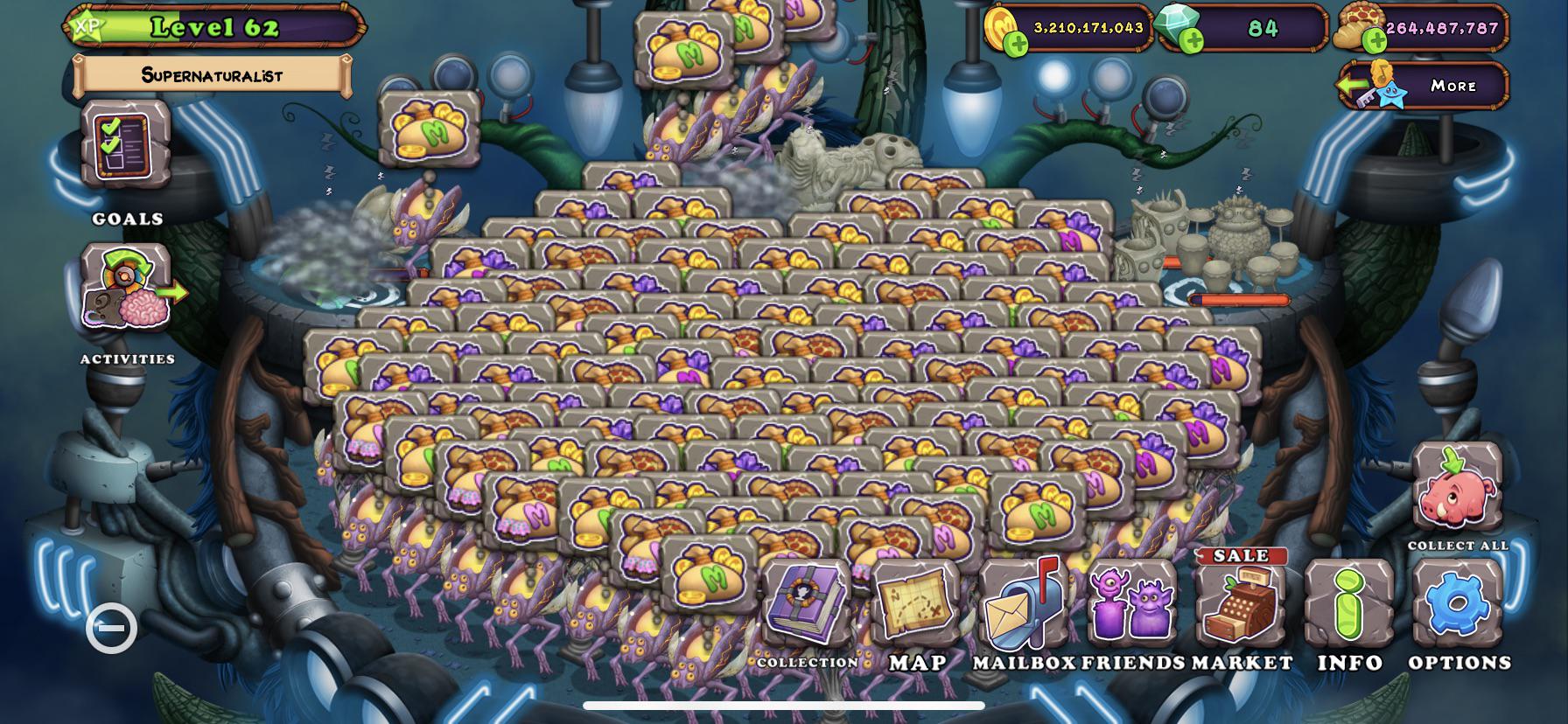Open the Collection book
Screen dimensions: 1568x724
click(x=806, y=605)
